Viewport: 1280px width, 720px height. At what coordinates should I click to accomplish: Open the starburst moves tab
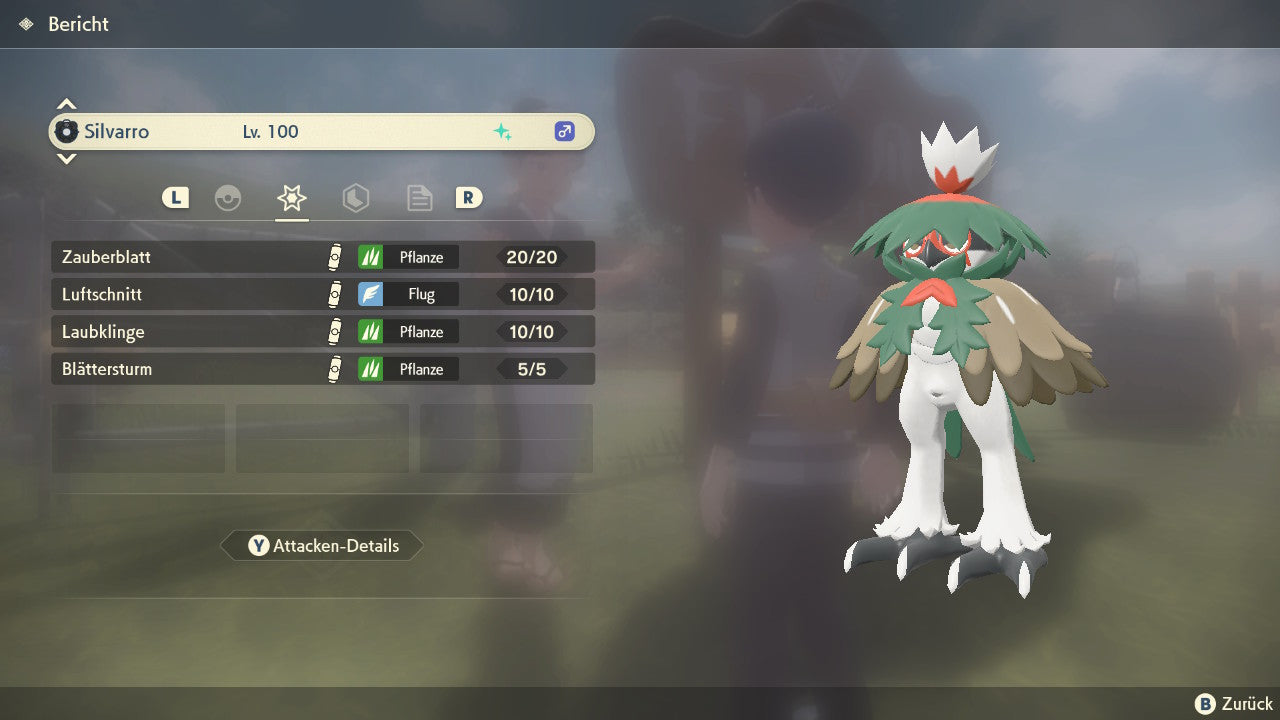[x=292, y=198]
